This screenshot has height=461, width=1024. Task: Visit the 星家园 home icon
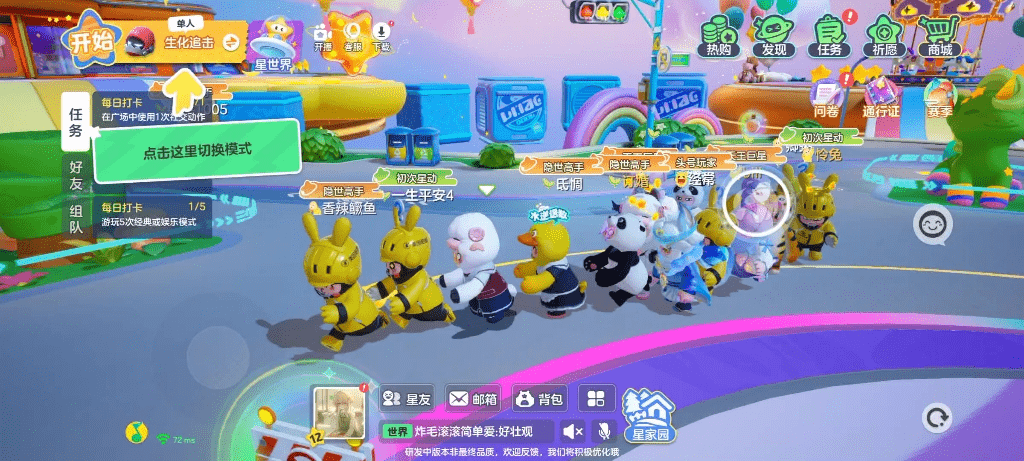pyautogui.click(x=649, y=414)
